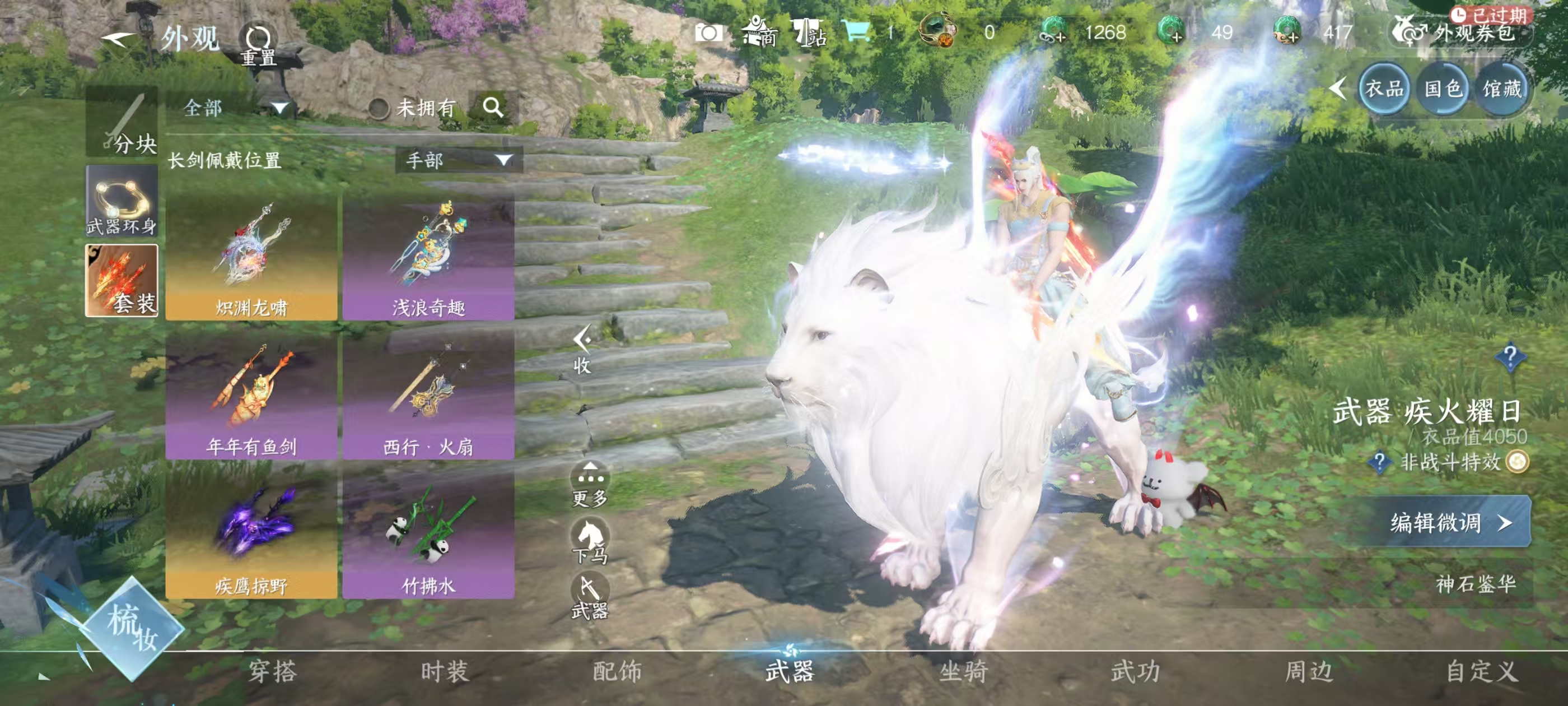
Task: Switch to the 时装 tab
Action: (444, 672)
